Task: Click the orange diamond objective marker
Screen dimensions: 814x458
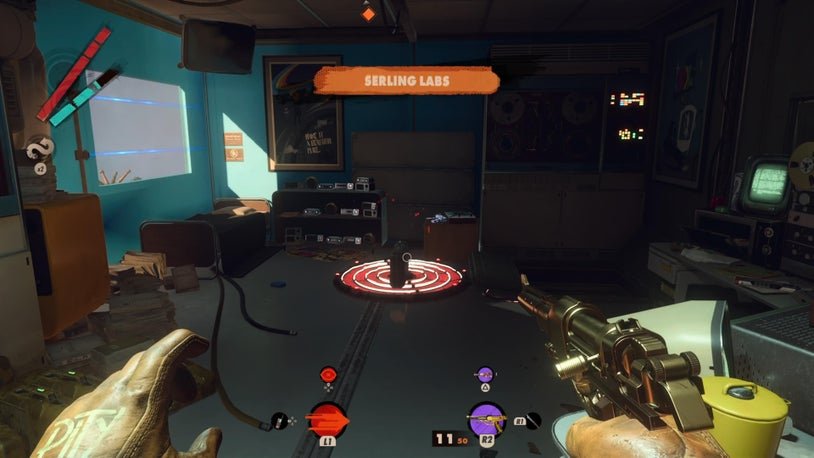Action: coord(369,14)
